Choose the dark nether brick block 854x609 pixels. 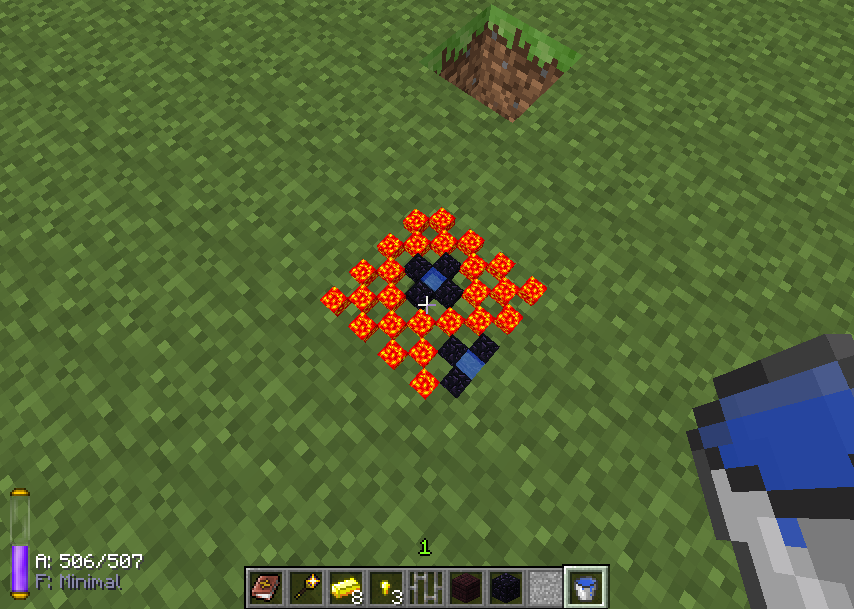click(x=466, y=587)
